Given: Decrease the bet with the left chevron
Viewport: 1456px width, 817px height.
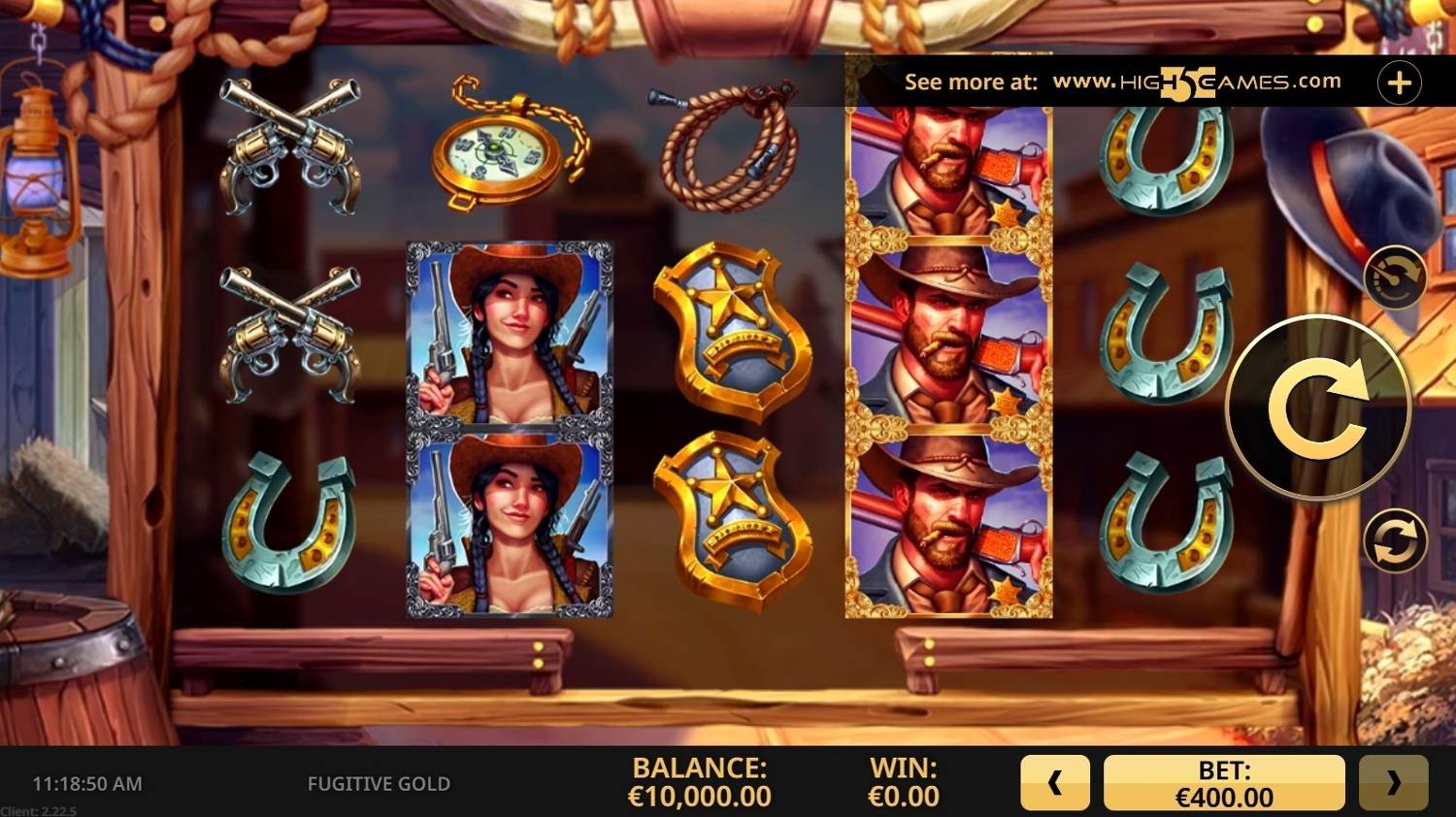Looking at the screenshot, I should pyautogui.click(x=1054, y=782).
